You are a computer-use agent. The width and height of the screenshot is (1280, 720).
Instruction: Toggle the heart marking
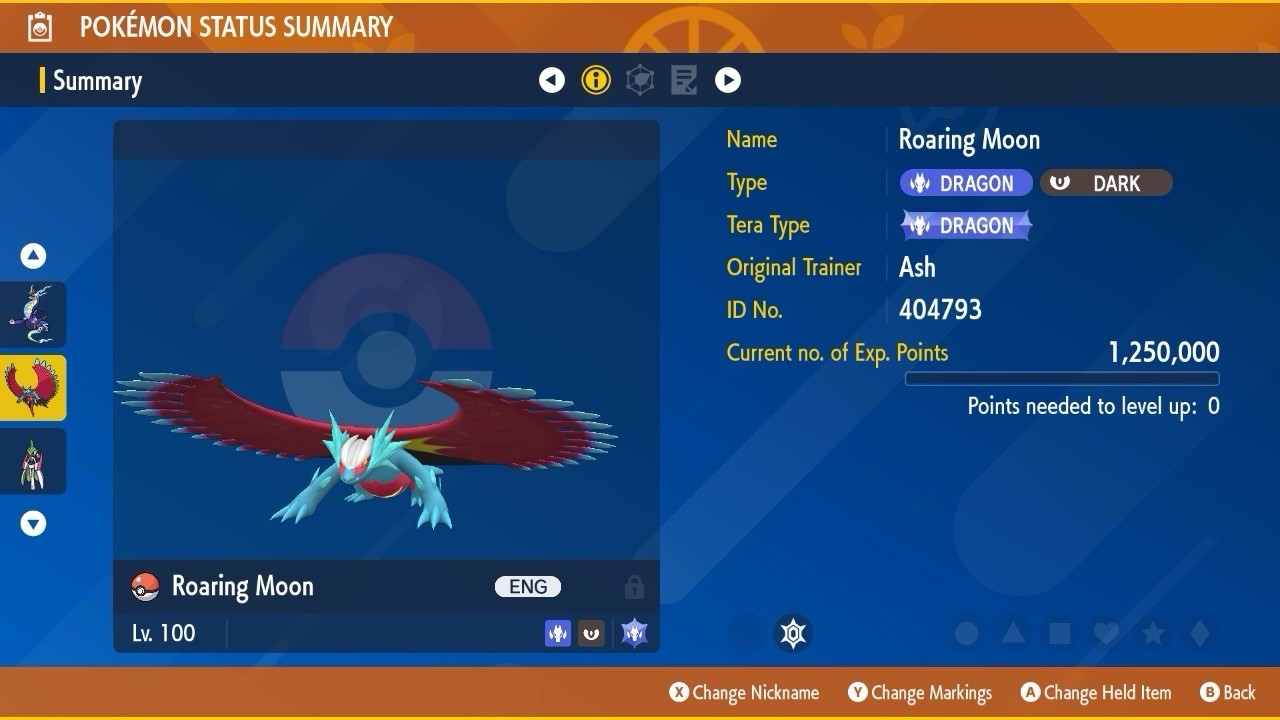click(x=1106, y=633)
